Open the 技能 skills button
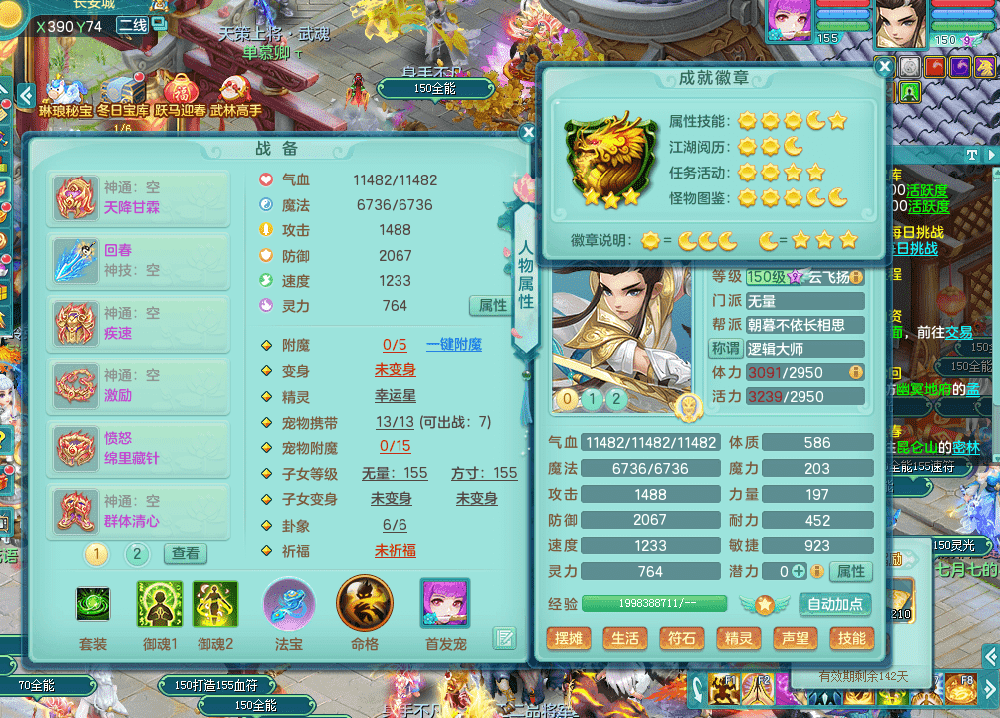Image resolution: width=1000 pixels, height=718 pixels. (852, 638)
